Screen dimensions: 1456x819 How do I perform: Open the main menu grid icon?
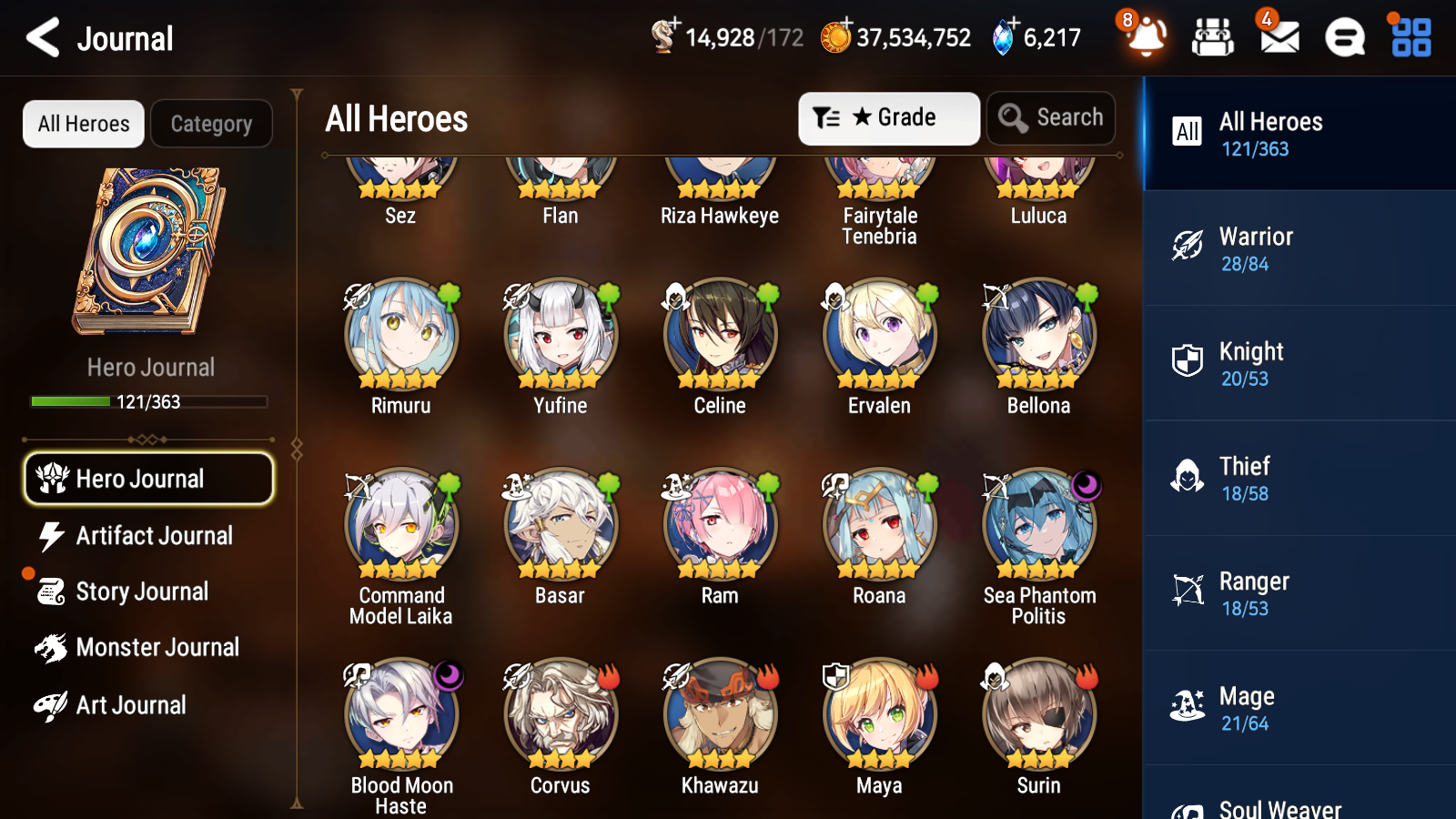(x=1409, y=38)
